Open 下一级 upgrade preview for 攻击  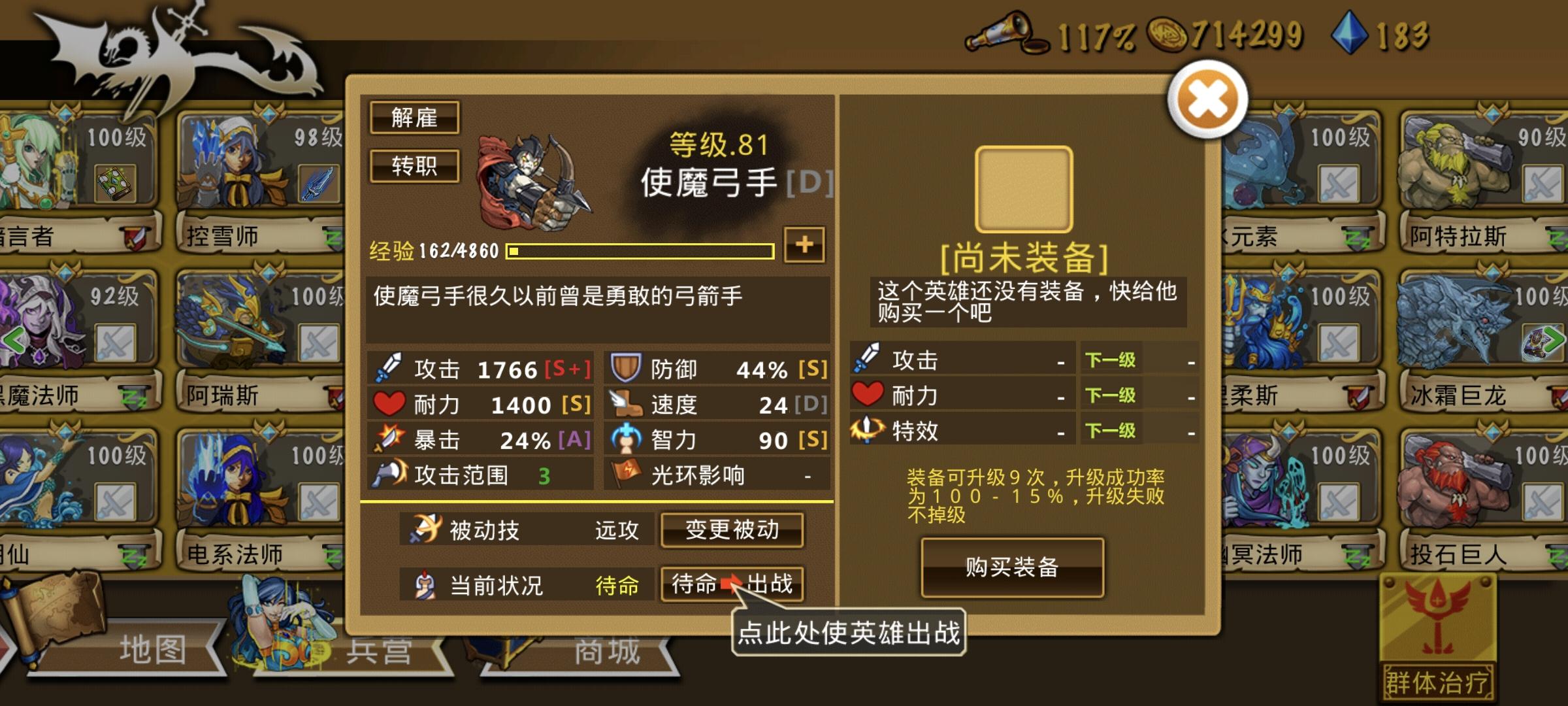pyautogui.click(x=1111, y=360)
